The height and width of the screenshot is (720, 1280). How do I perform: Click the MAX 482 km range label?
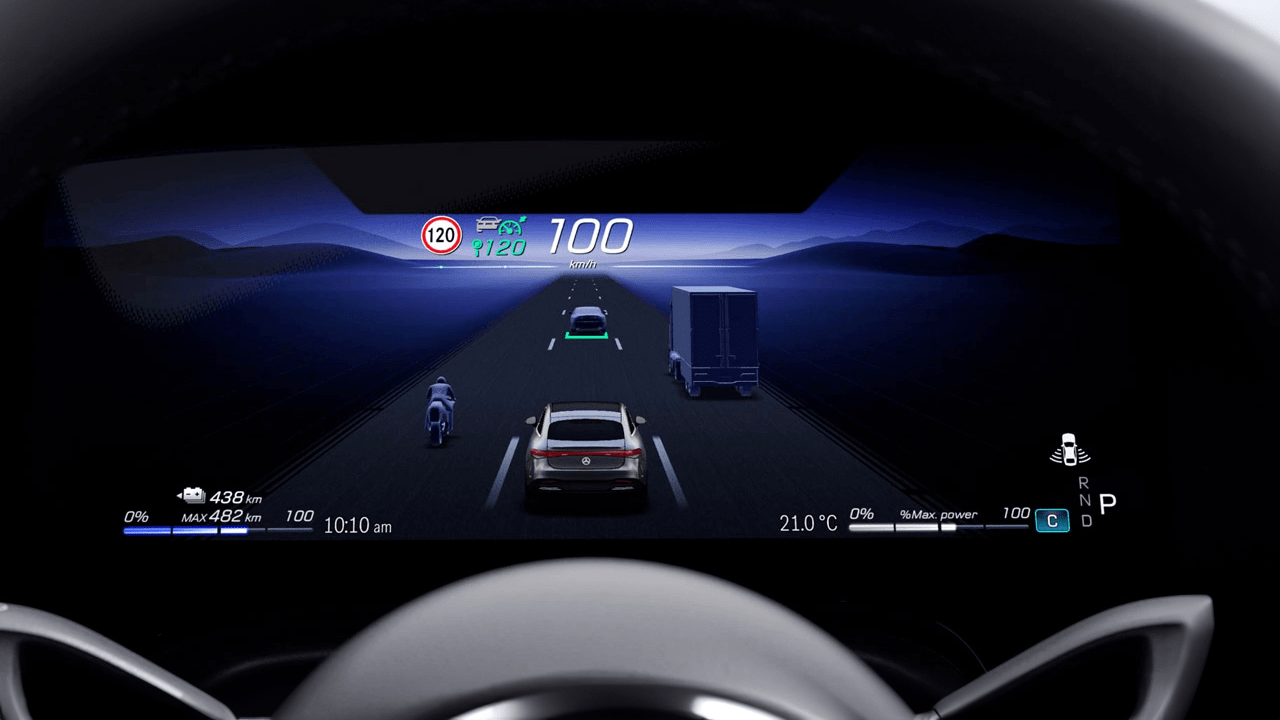click(220, 518)
